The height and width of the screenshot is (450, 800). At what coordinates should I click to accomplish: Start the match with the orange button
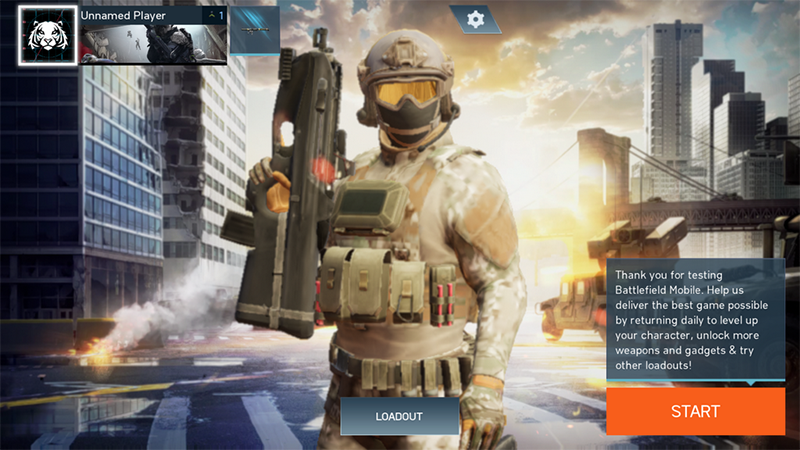tap(695, 411)
